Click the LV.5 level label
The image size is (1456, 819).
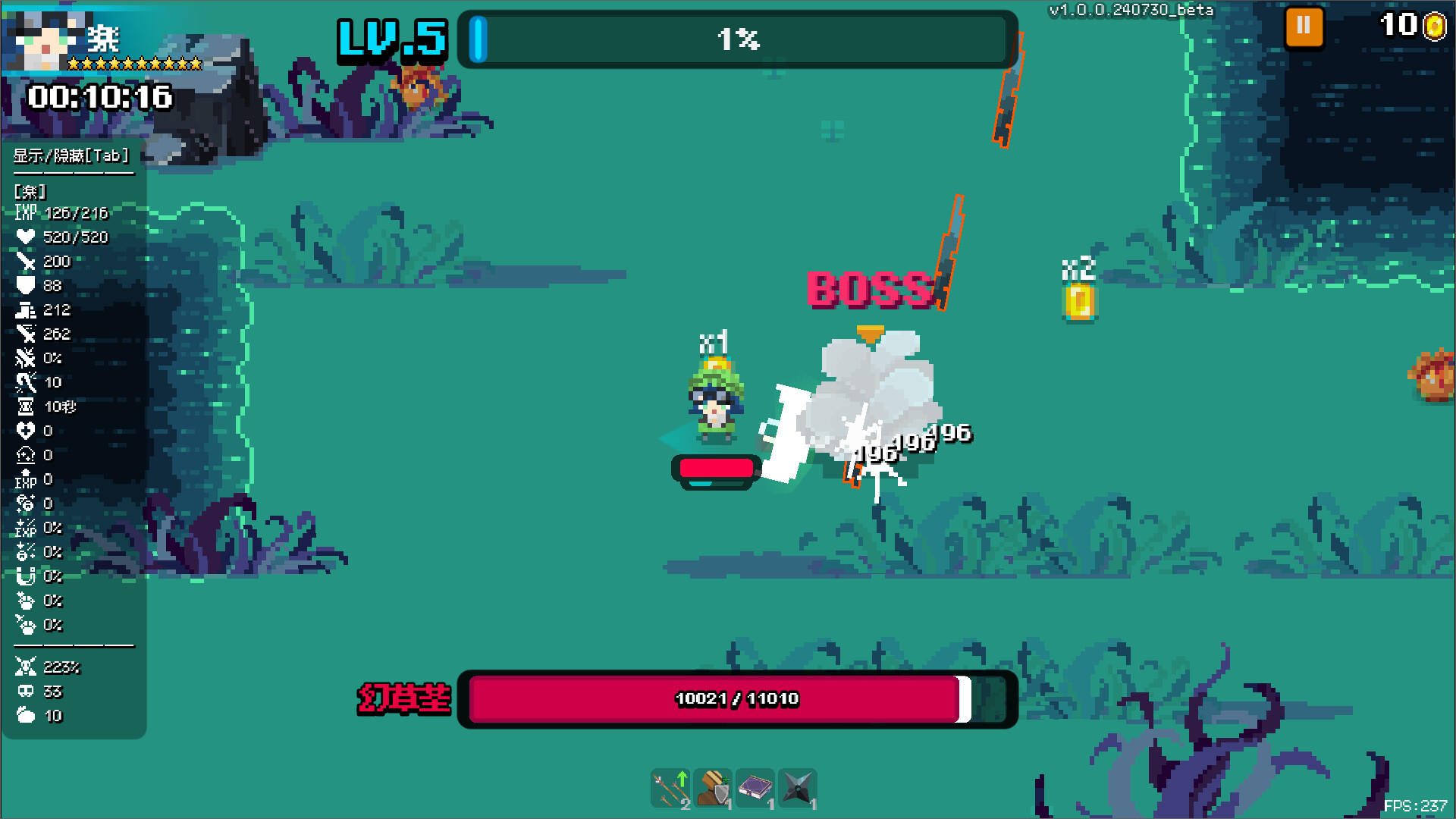click(x=390, y=40)
